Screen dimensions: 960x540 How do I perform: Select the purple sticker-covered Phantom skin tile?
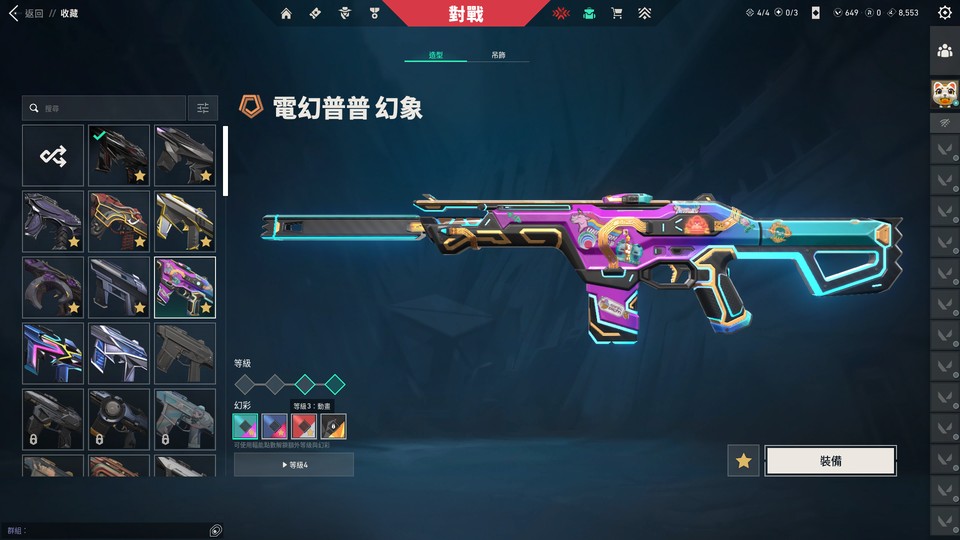tap(185, 287)
